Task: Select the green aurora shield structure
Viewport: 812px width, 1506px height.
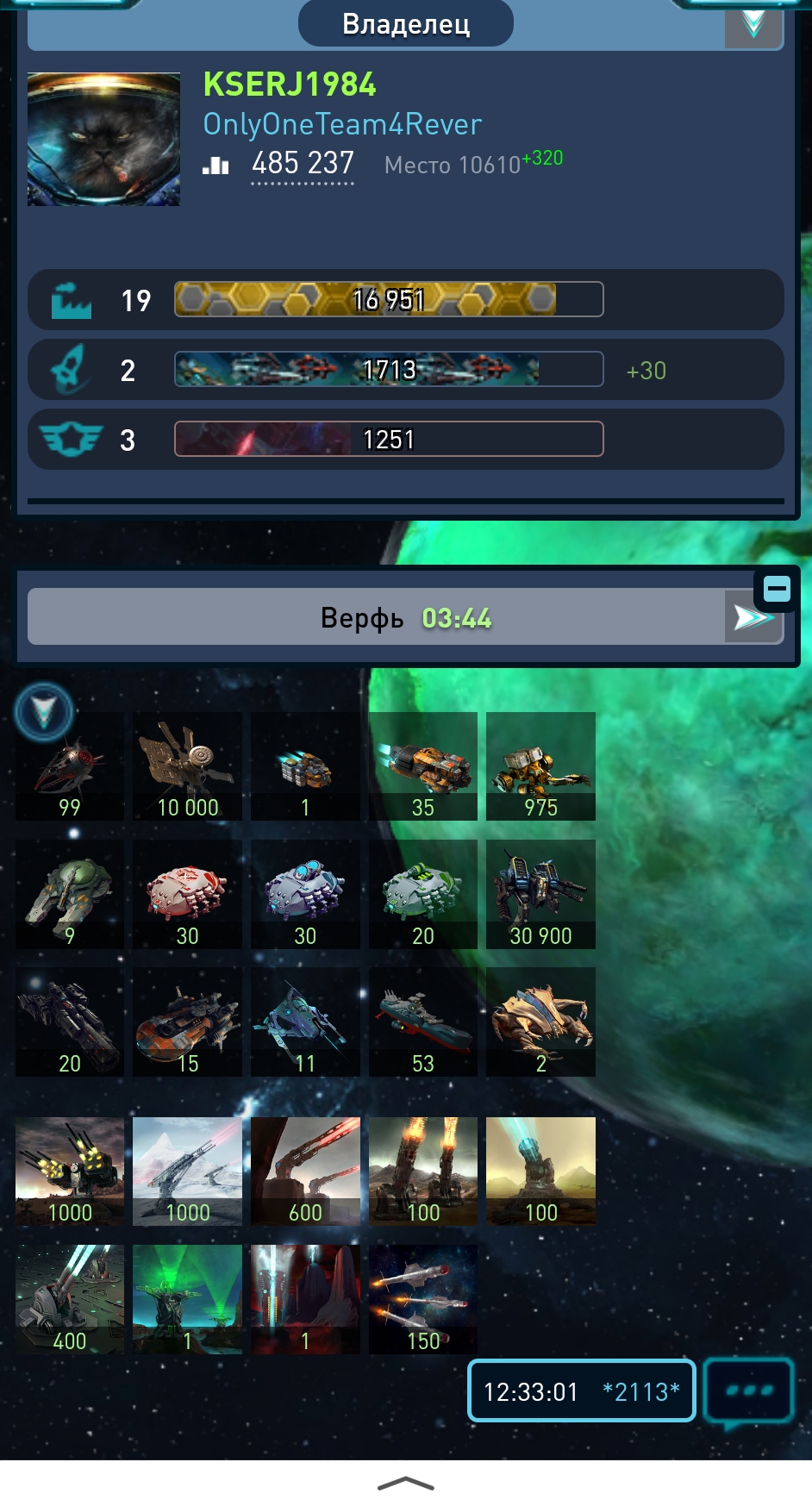Action: click(188, 1298)
